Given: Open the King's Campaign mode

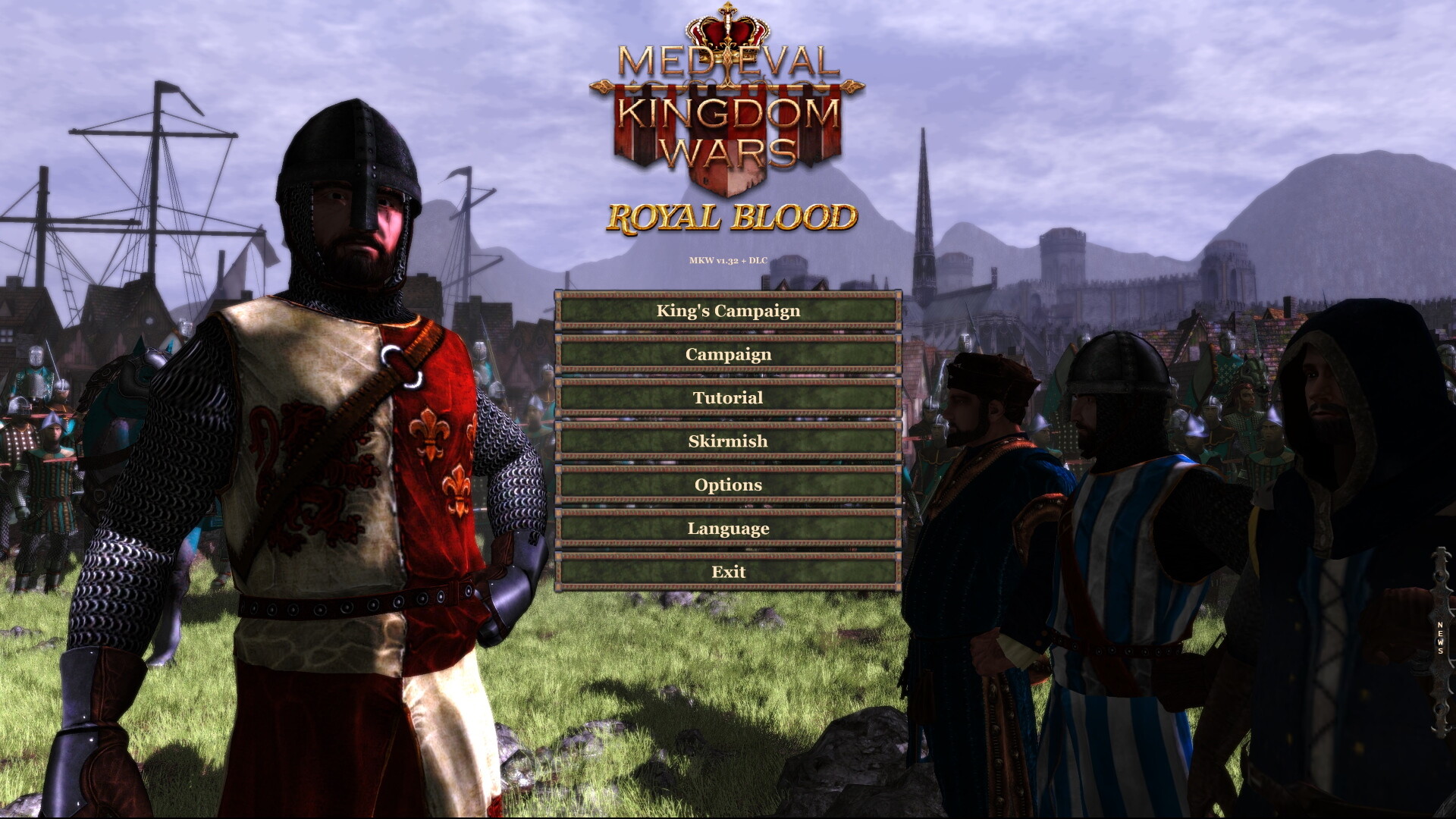Looking at the screenshot, I should [728, 310].
